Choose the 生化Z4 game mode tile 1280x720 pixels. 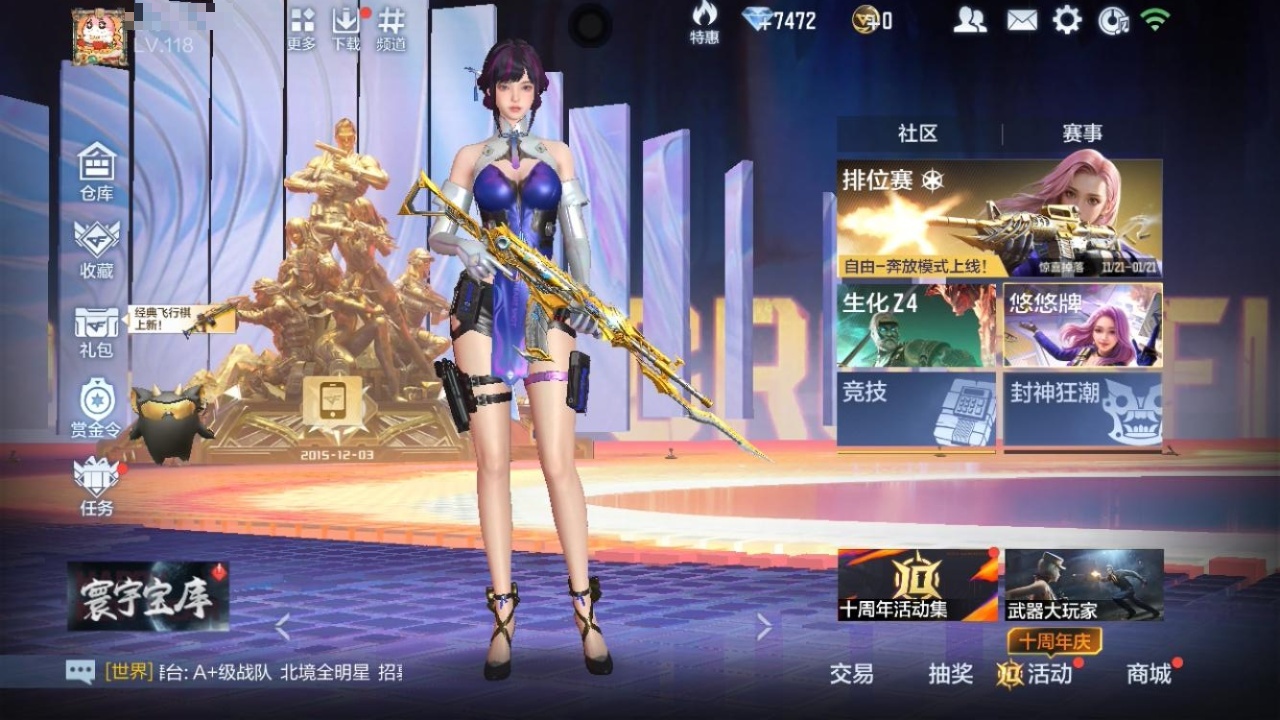coord(916,325)
